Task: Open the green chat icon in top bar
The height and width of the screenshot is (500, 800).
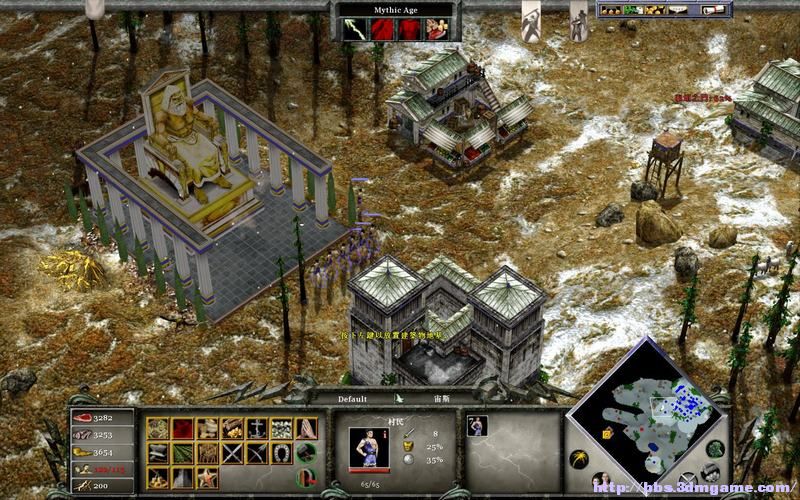Action: (631, 11)
